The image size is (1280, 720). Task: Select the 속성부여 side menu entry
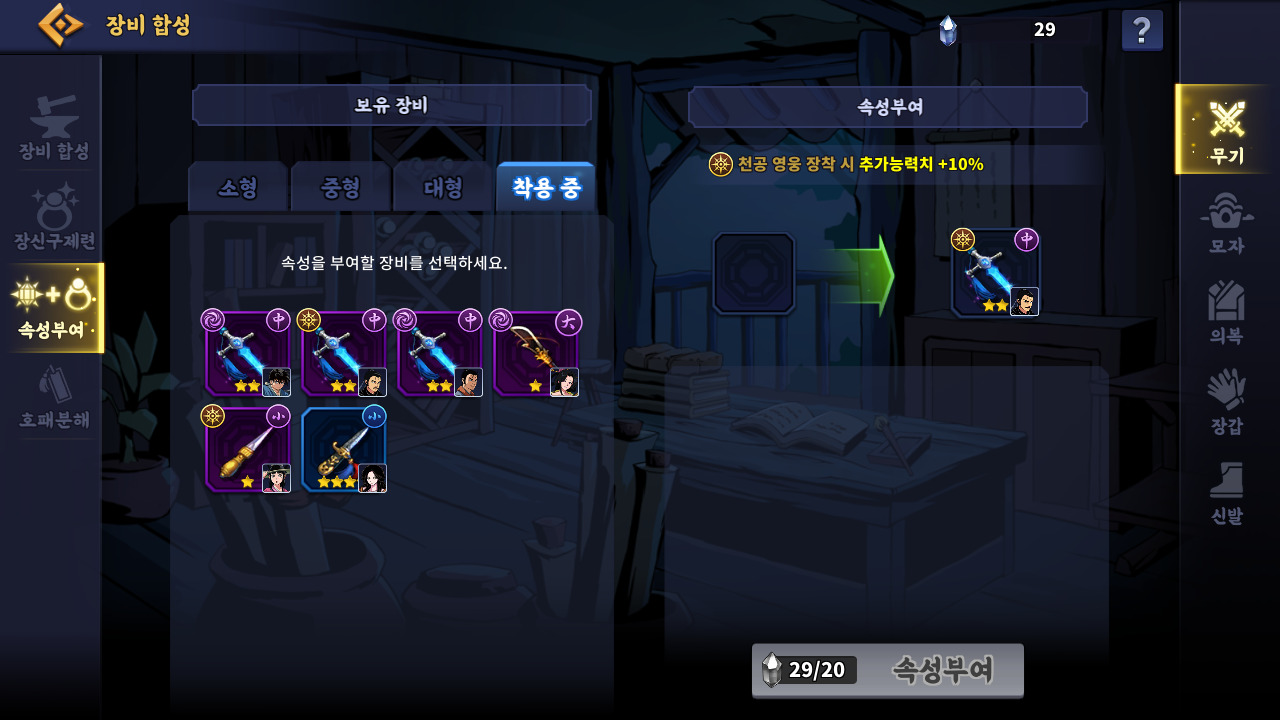(x=54, y=308)
